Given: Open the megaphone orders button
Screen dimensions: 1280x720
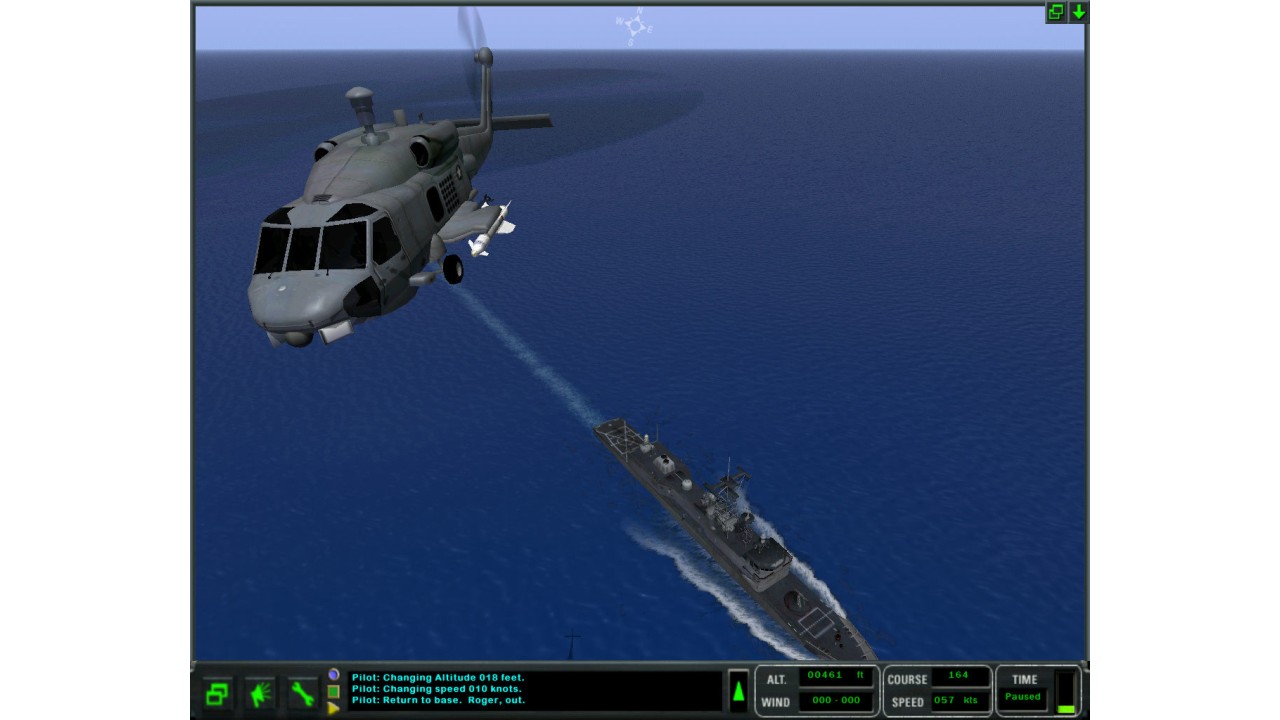Looking at the screenshot, I should point(260,692).
